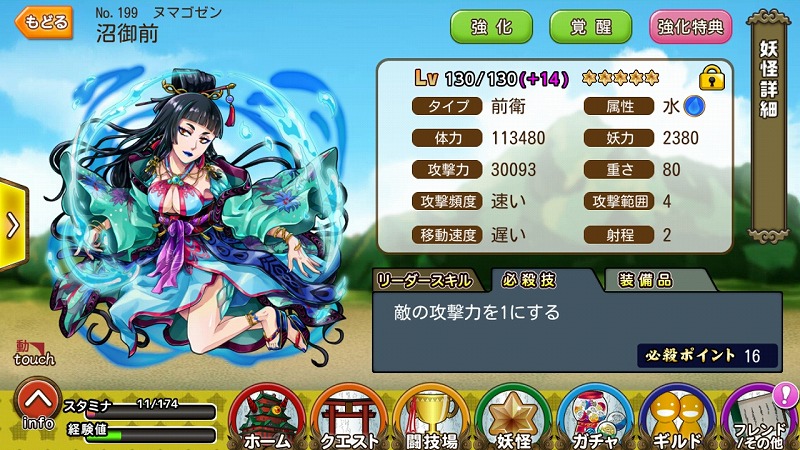The image size is (800, 450).
Task: Toggle the gold padlock lock icon
Action: [711, 78]
